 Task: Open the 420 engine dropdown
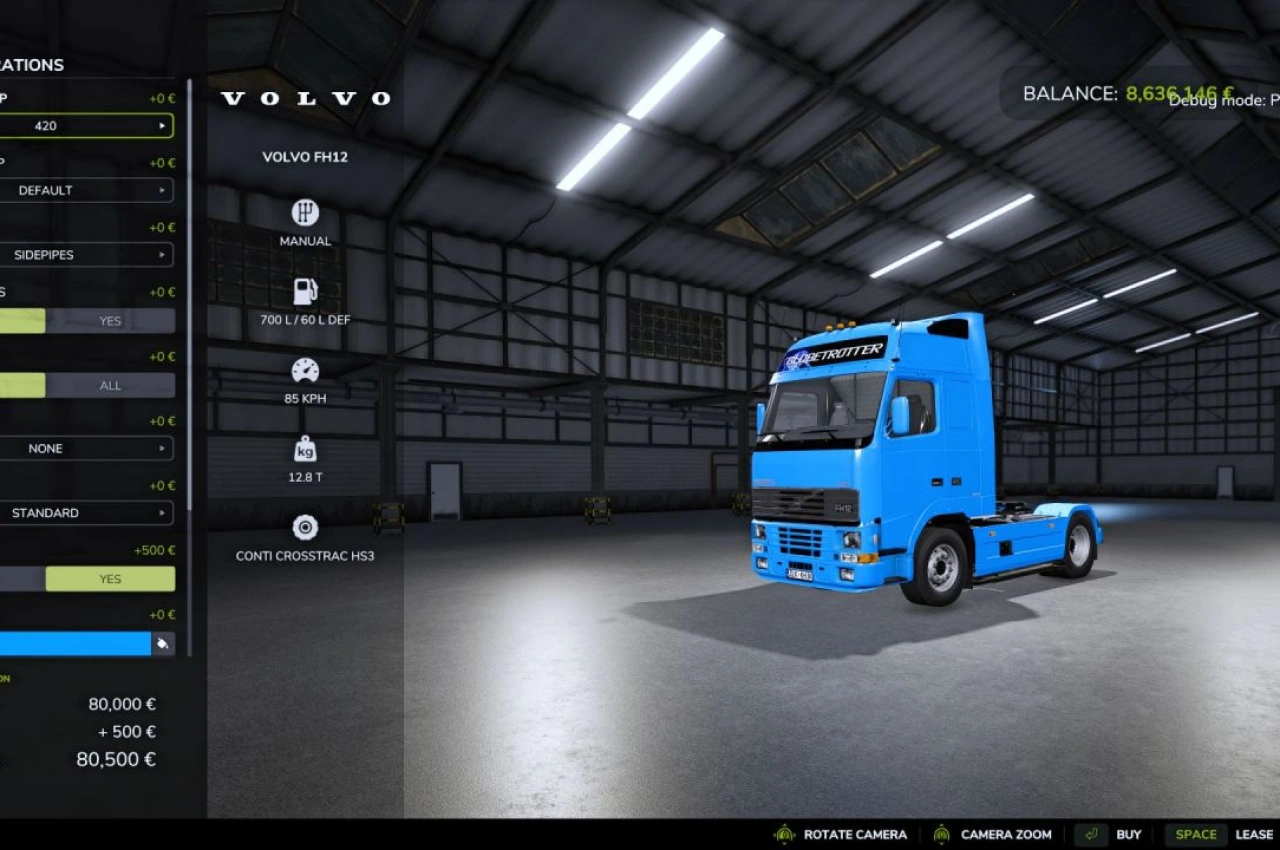tap(88, 125)
